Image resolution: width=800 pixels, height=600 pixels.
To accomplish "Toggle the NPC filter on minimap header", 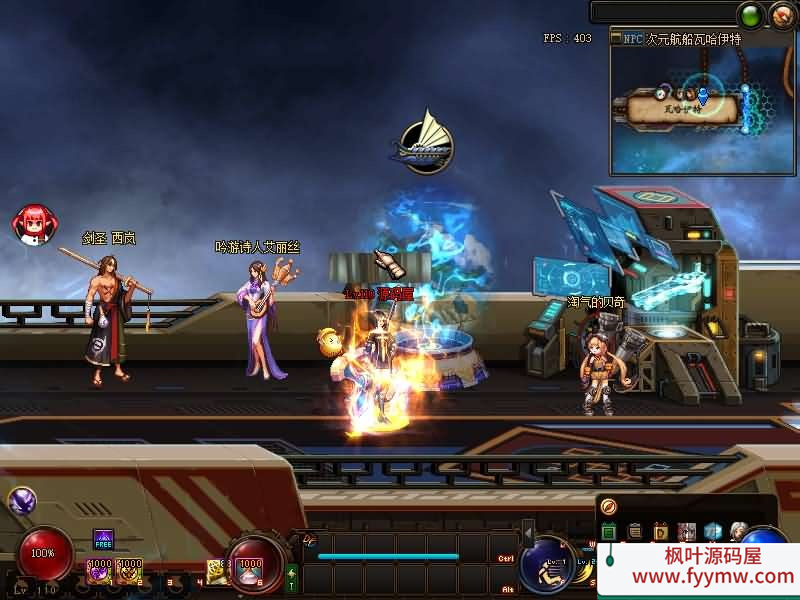I will pos(633,38).
